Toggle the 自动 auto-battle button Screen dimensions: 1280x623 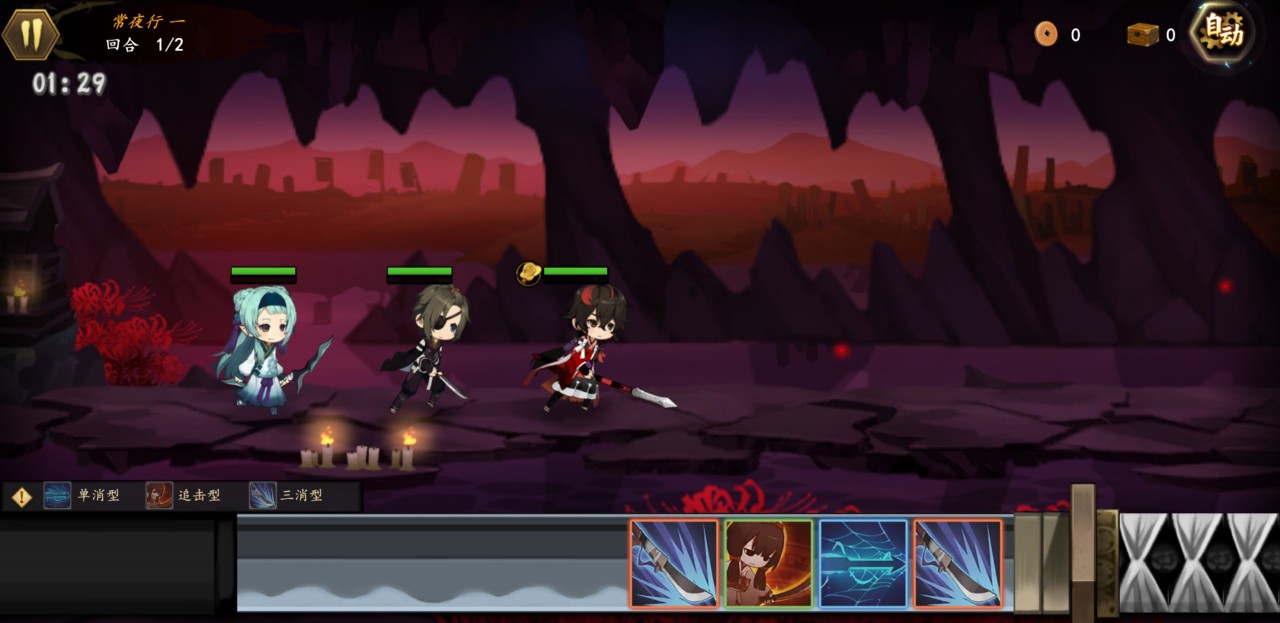tap(1222, 34)
